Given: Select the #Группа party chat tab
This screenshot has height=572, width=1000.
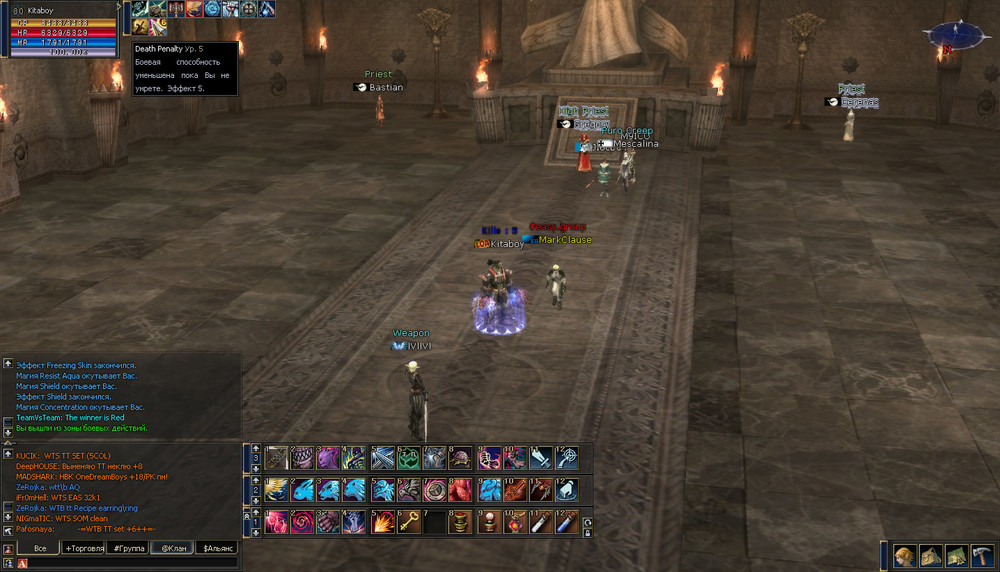Looking at the screenshot, I should [x=128, y=548].
